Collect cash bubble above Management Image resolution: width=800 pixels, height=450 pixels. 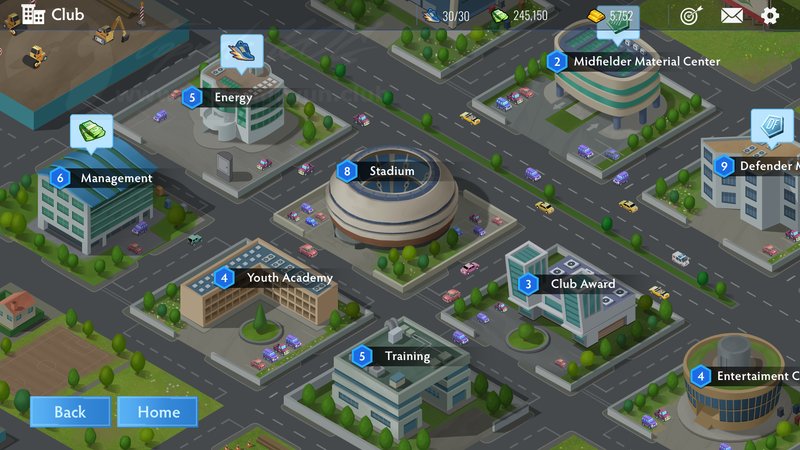[91, 131]
